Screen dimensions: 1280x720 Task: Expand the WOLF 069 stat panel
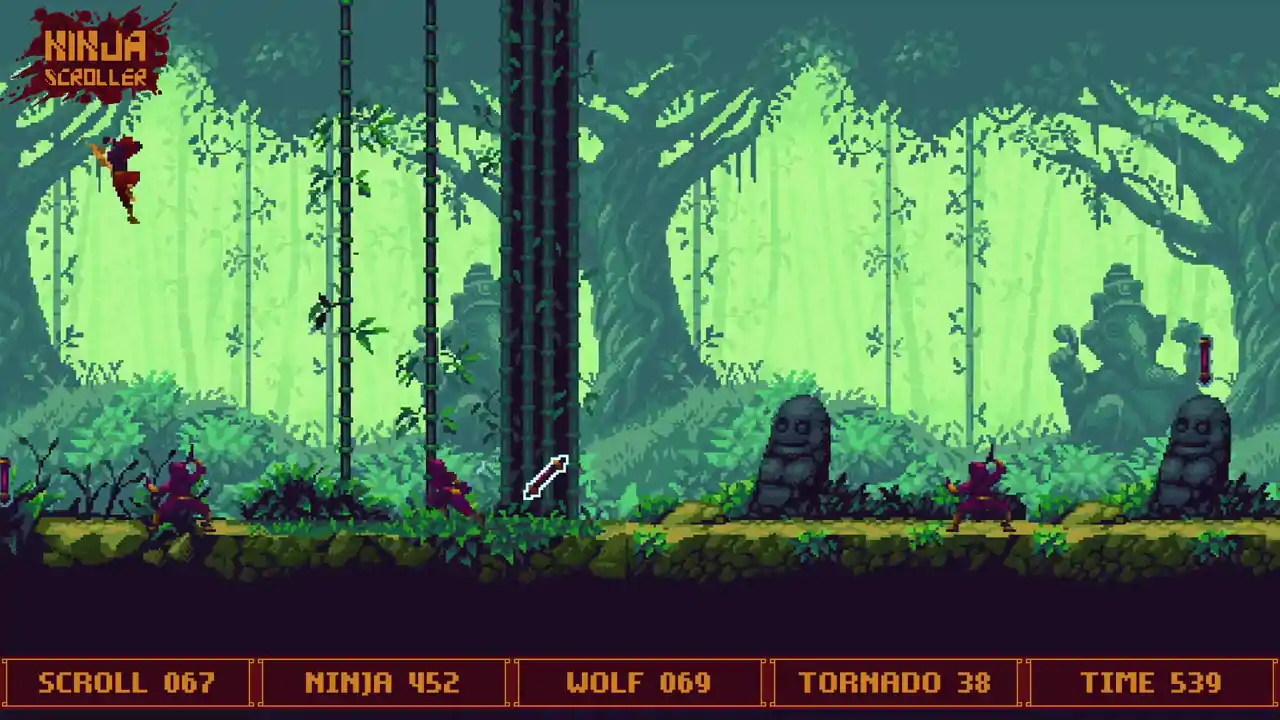tap(639, 683)
